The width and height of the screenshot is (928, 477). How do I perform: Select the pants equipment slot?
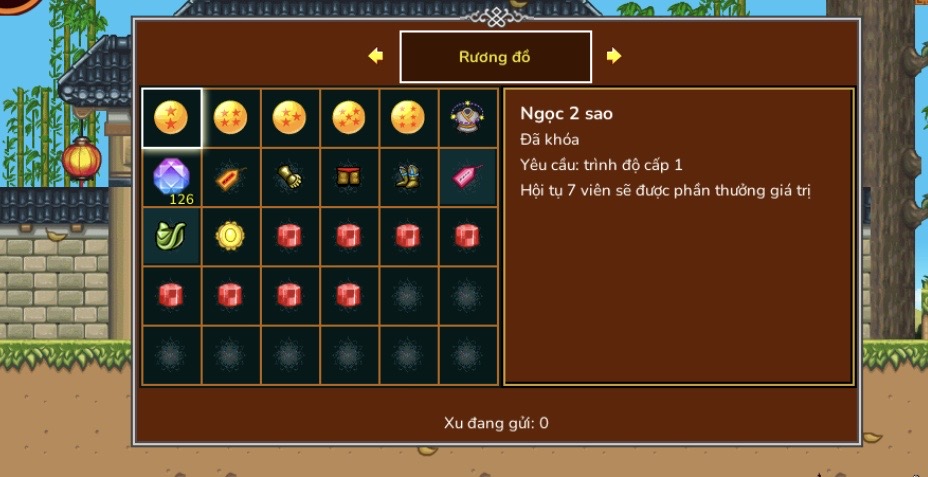[x=348, y=177]
